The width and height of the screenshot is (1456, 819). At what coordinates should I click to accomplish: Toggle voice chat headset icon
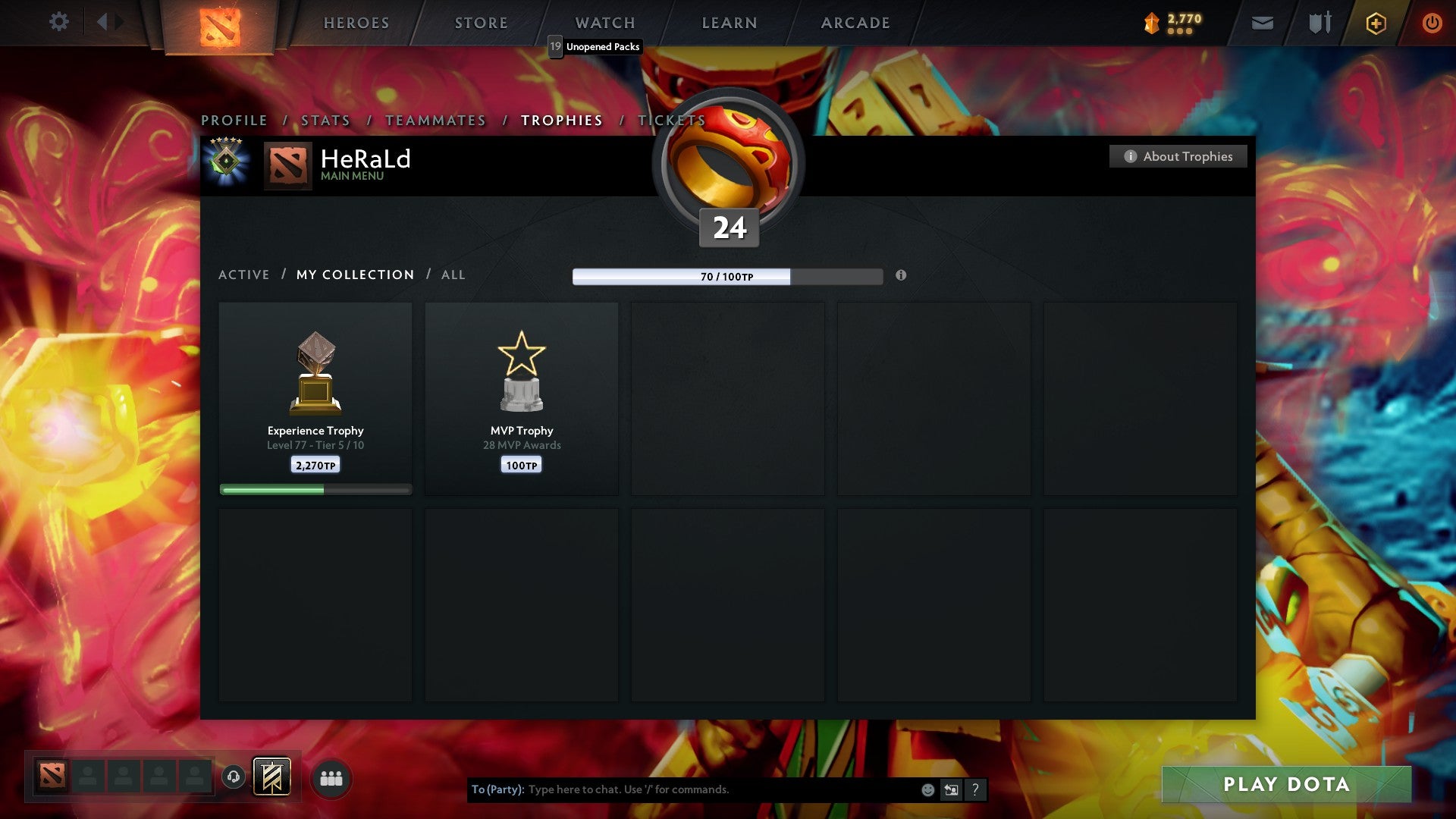click(233, 777)
